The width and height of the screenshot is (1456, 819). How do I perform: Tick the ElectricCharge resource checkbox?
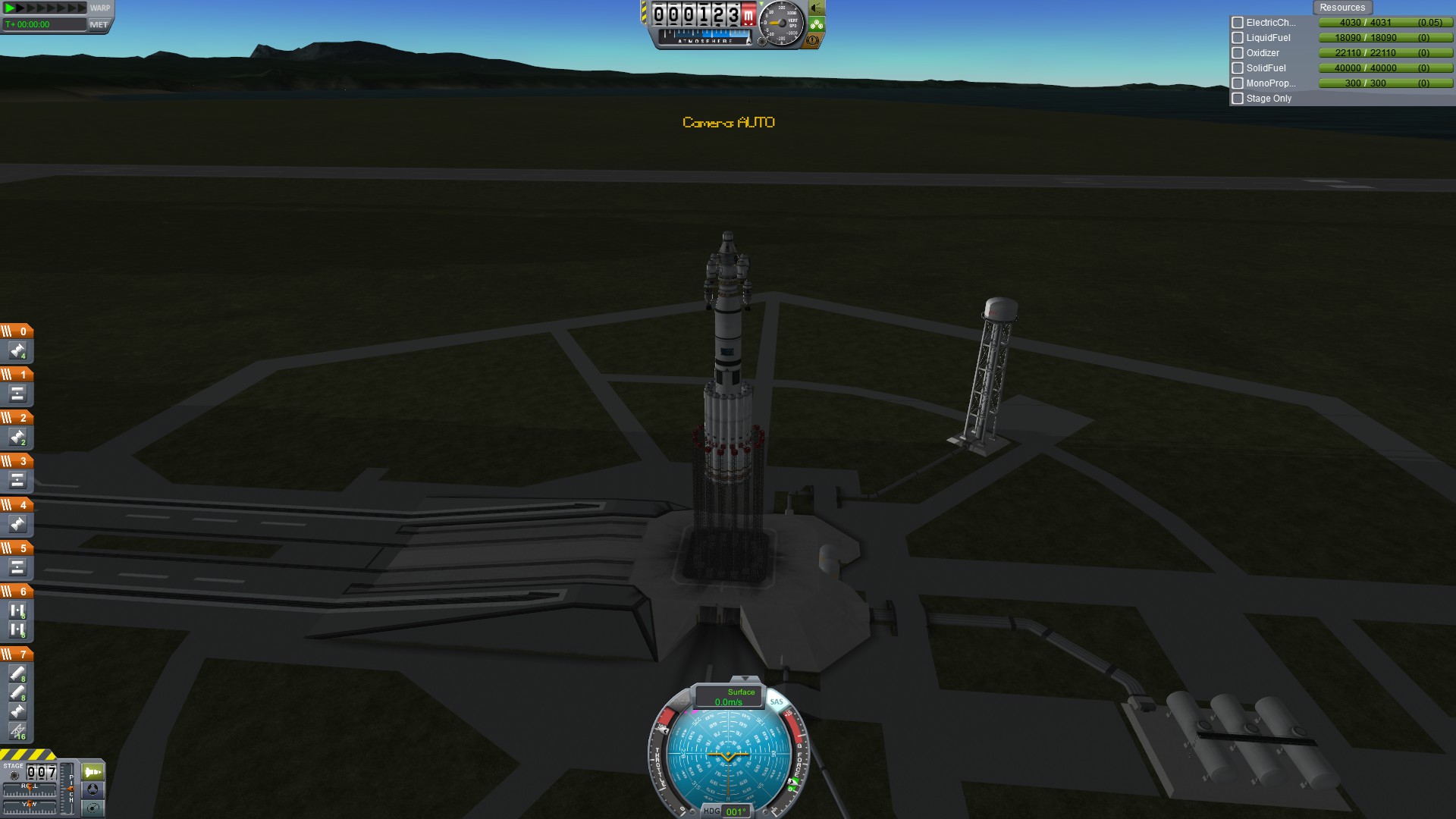tap(1238, 23)
